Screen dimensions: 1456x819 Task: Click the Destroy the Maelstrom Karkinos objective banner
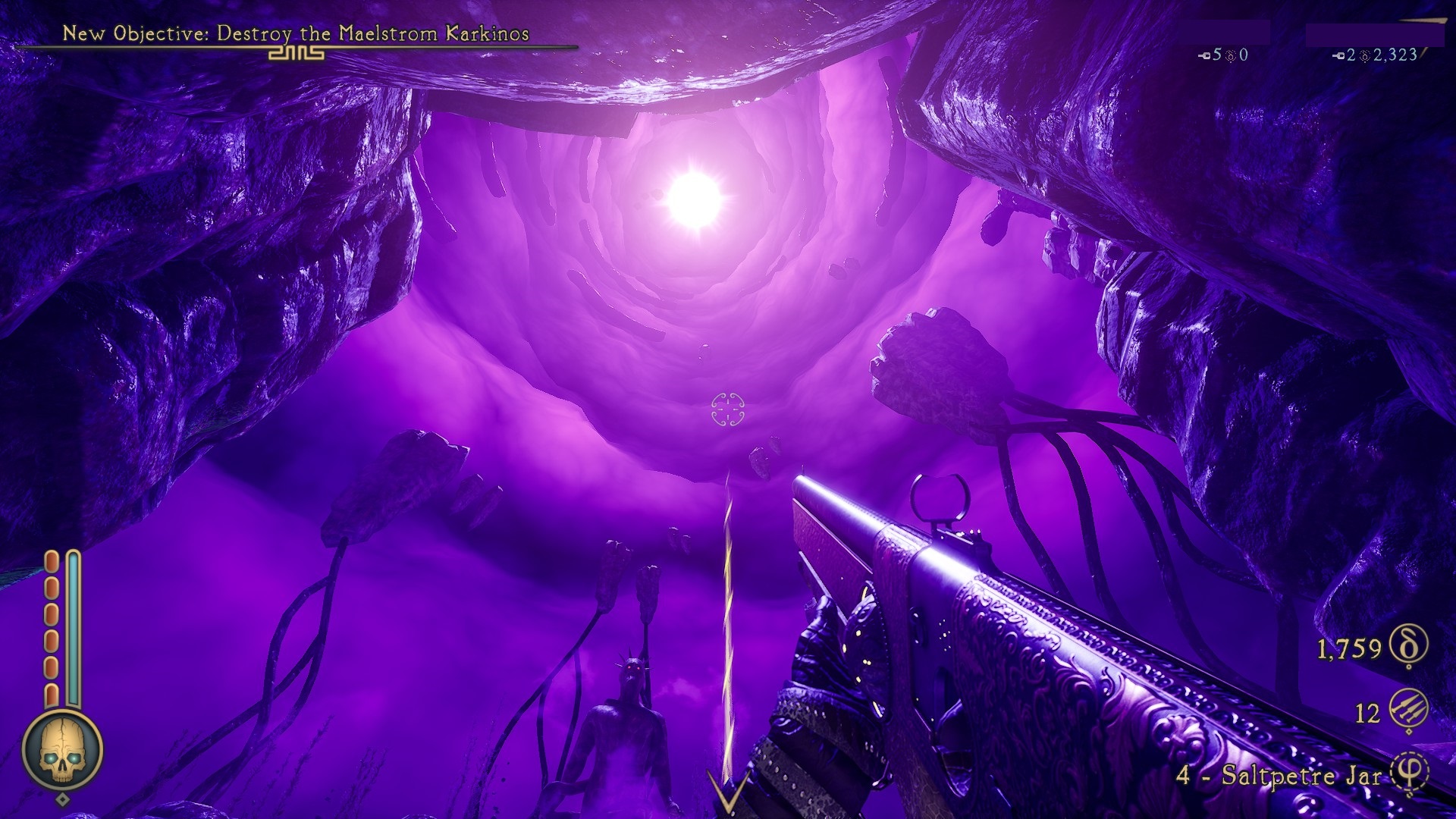(x=296, y=34)
